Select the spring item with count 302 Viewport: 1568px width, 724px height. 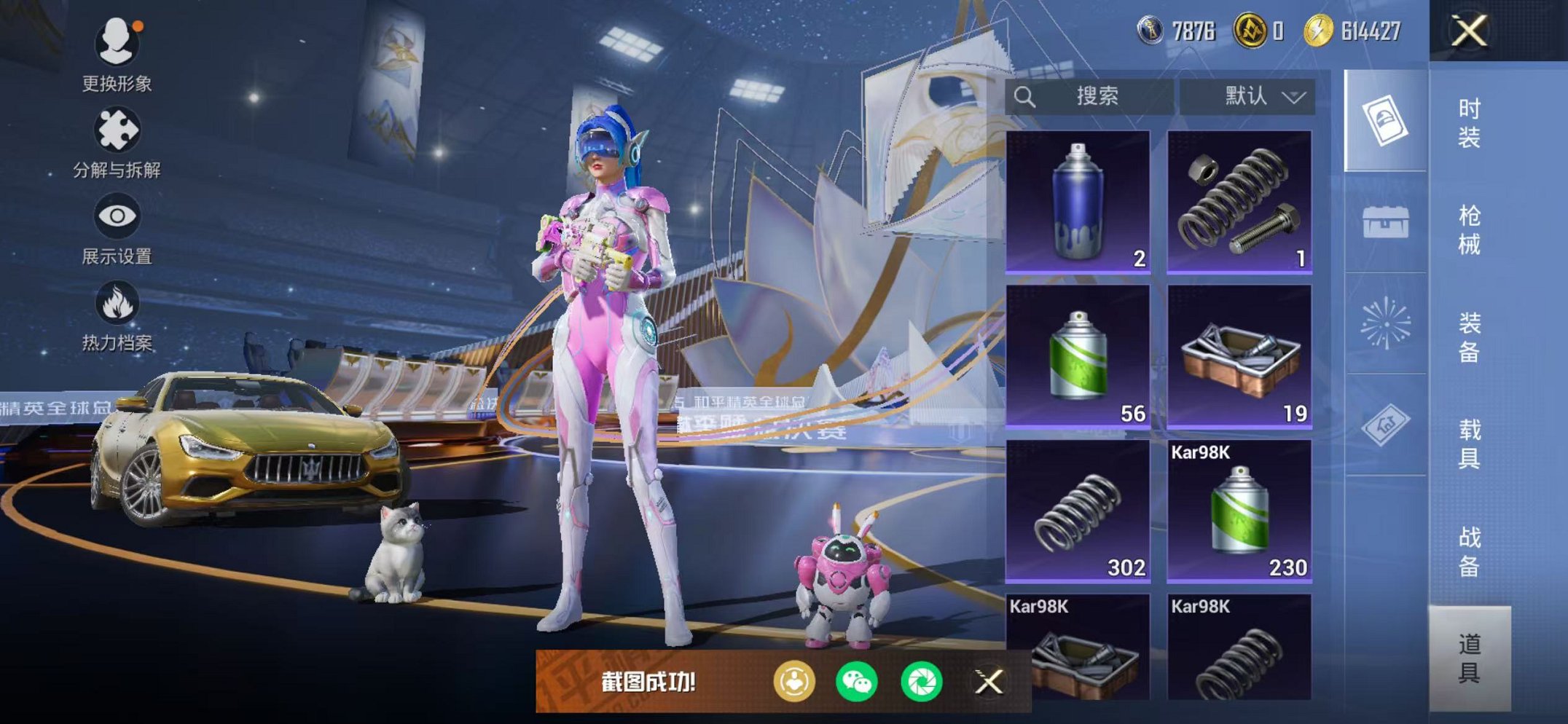1078,511
